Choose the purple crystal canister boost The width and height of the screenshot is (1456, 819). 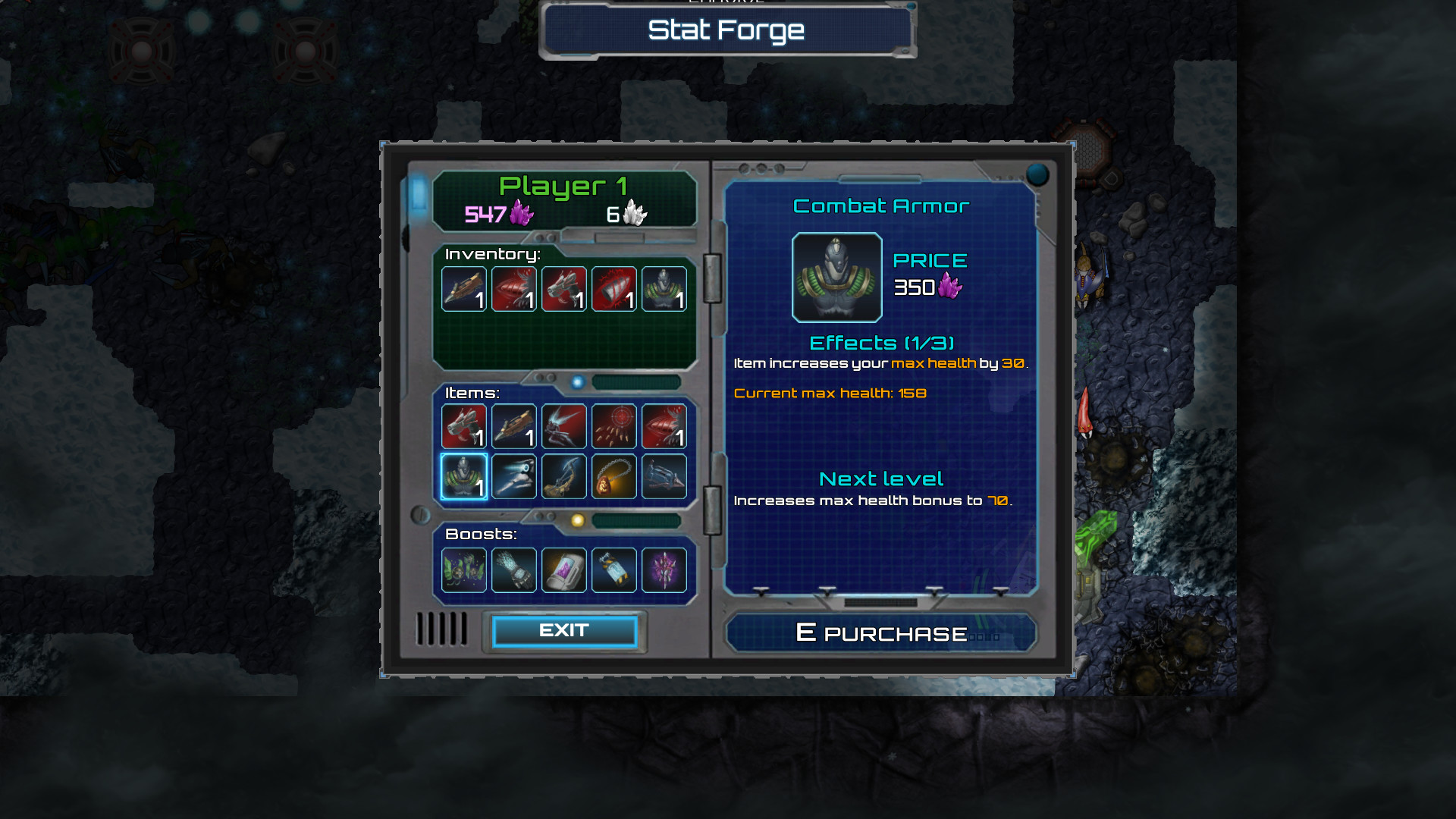tap(564, 570)
